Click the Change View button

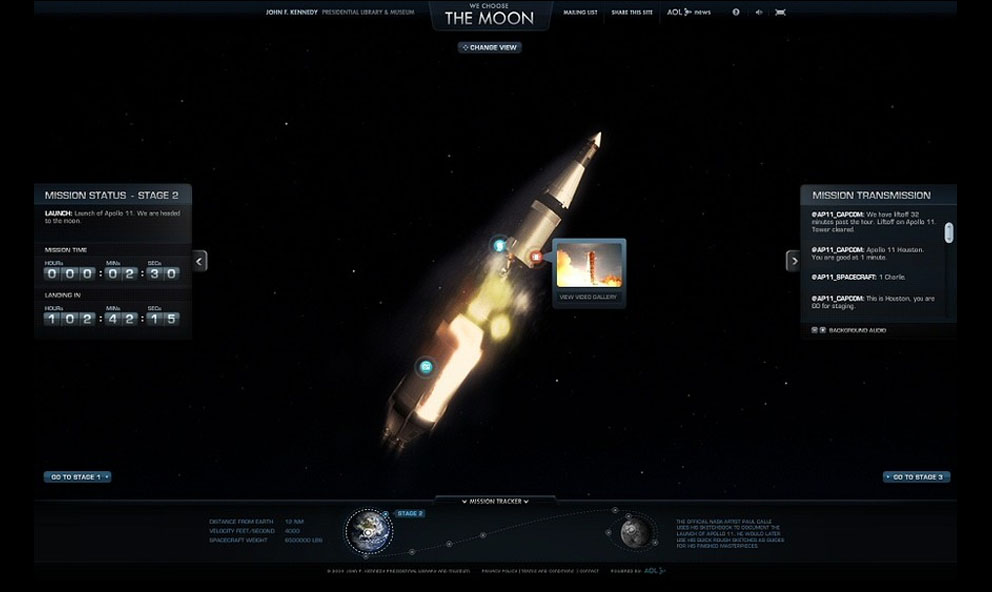coord(490,47)
